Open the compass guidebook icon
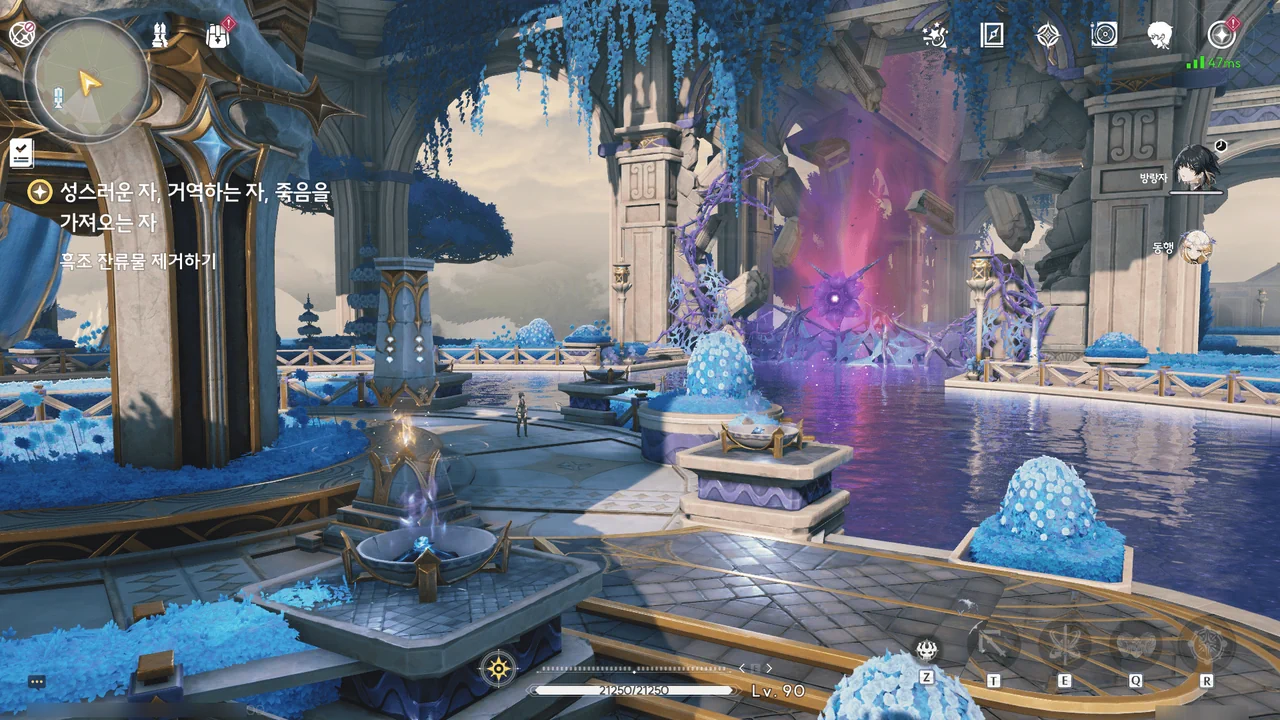Screen dimensions: 1280x720 pos(991,35)
